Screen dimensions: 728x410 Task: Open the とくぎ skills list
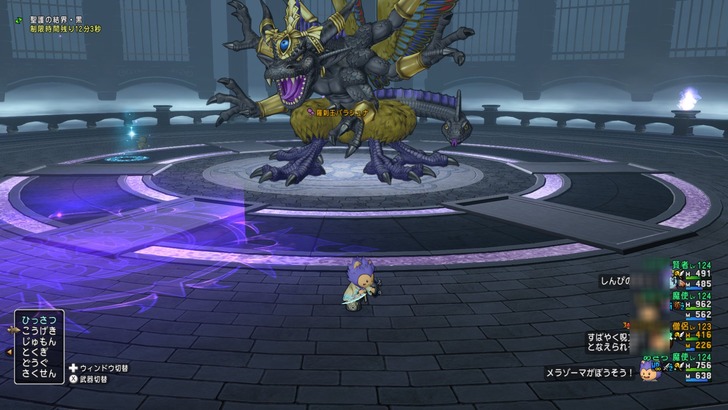[x=39, y=352]
